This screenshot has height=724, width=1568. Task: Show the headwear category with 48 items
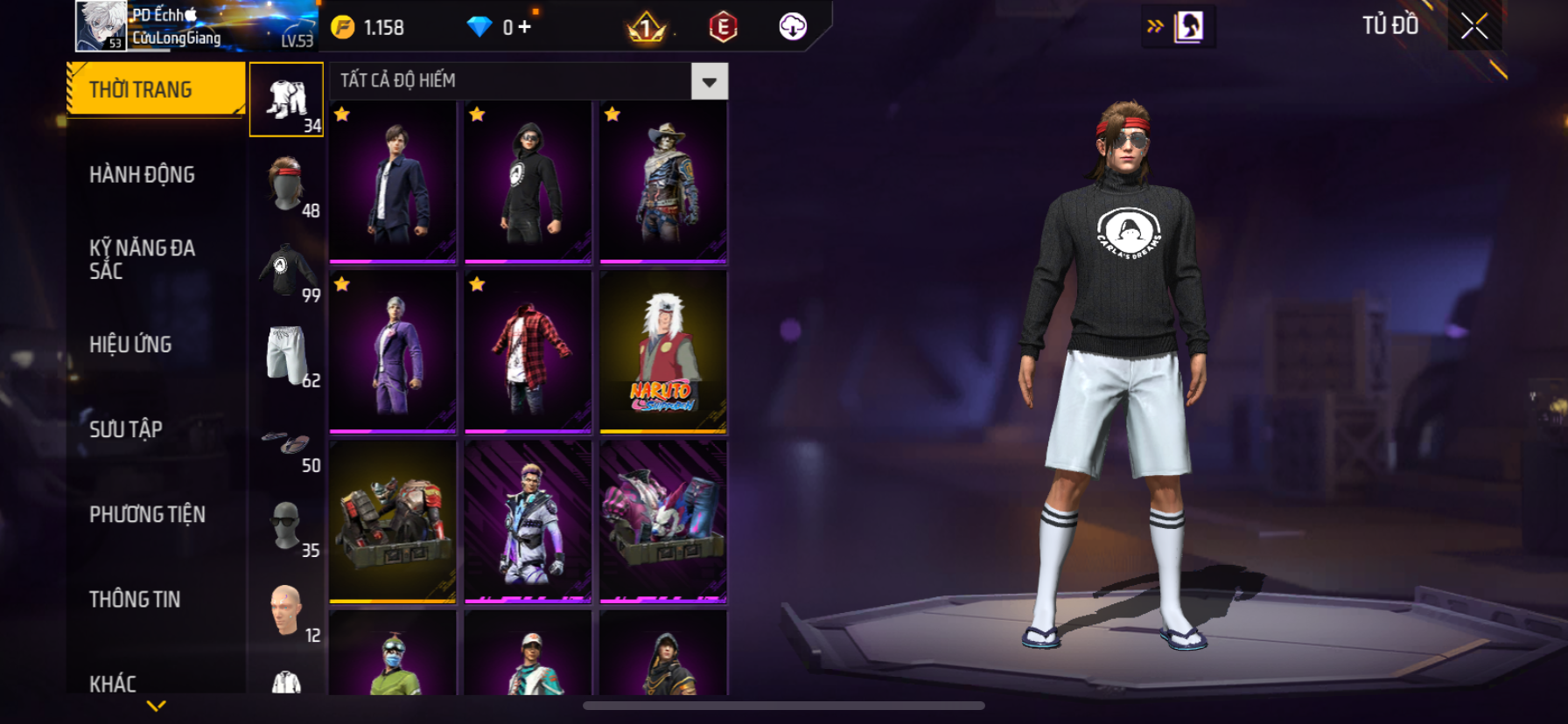287,184
